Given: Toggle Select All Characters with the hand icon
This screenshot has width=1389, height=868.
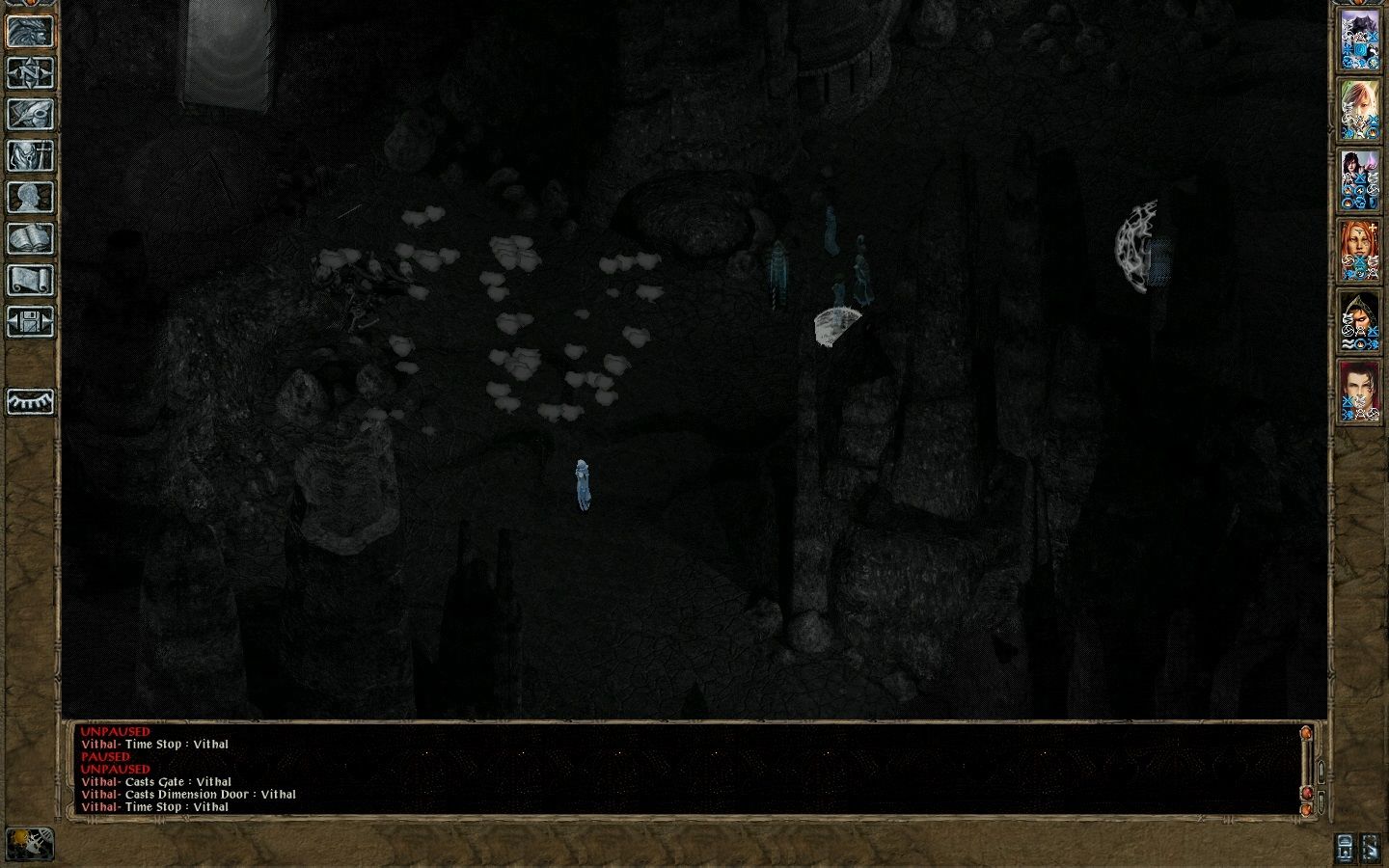Looking at the screenshot, I should (x=1370, y=846).
